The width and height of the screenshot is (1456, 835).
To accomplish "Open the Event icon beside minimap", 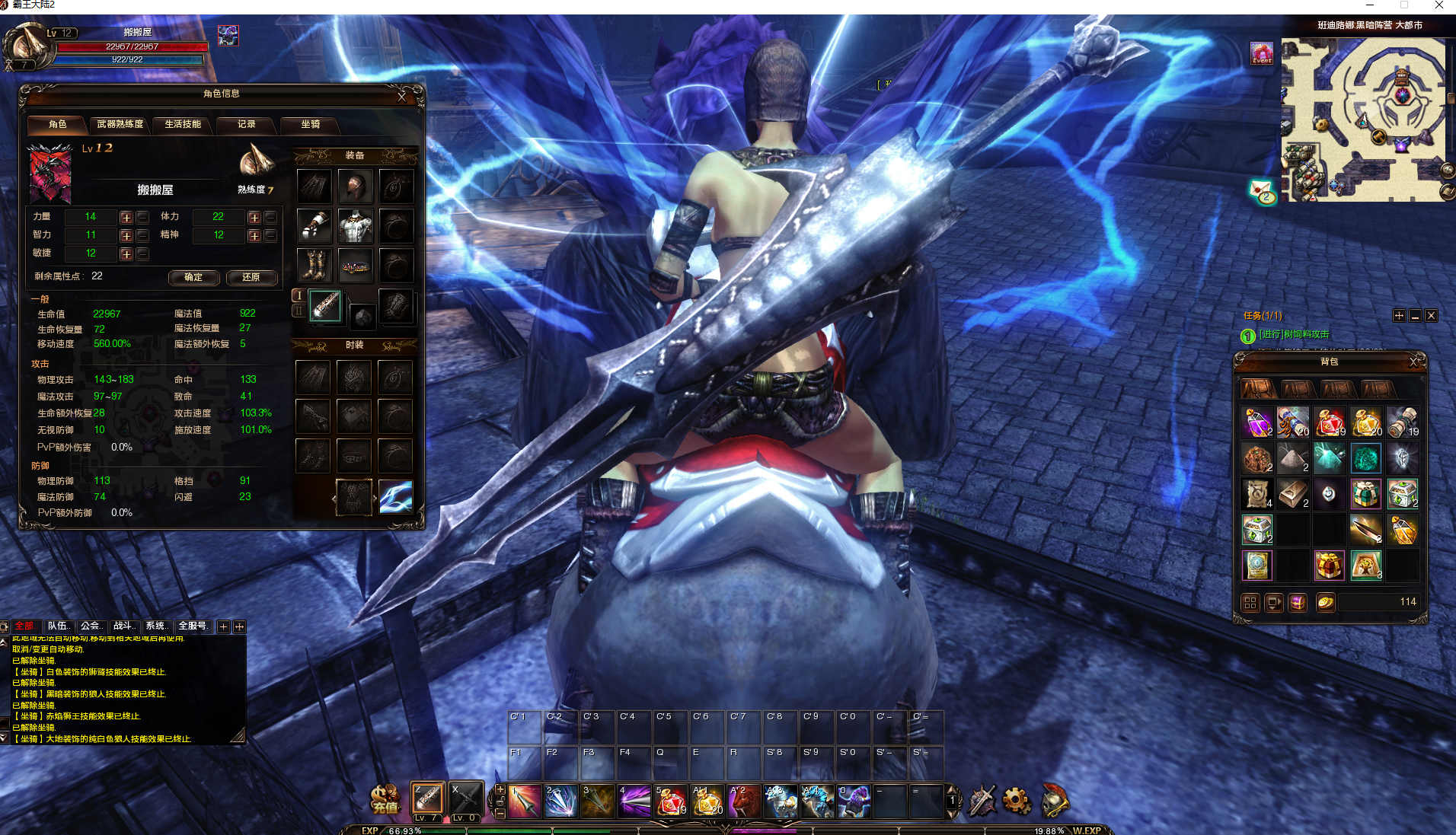I will 1262,53.
